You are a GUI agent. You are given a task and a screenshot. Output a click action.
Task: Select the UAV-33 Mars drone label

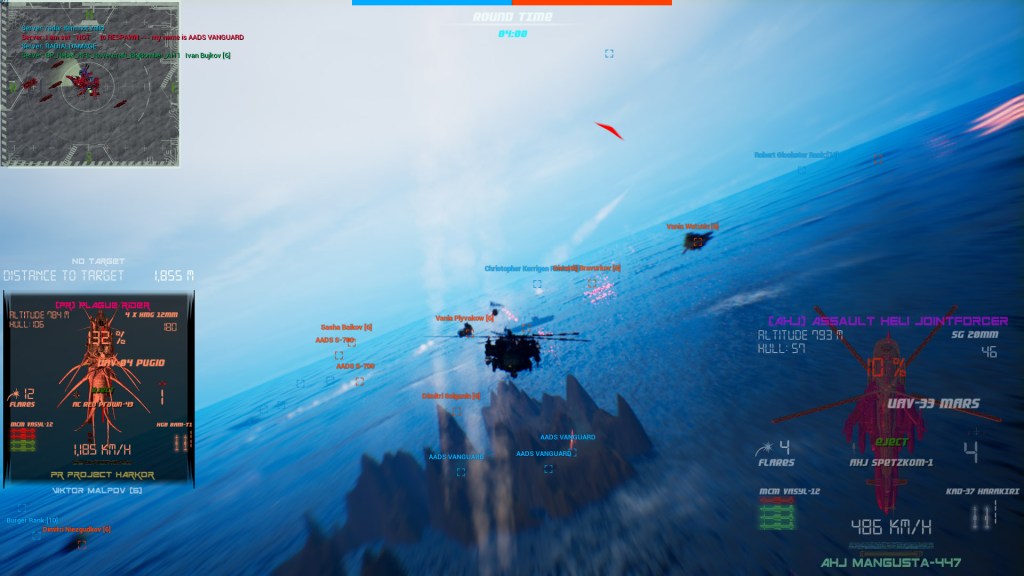931,405
